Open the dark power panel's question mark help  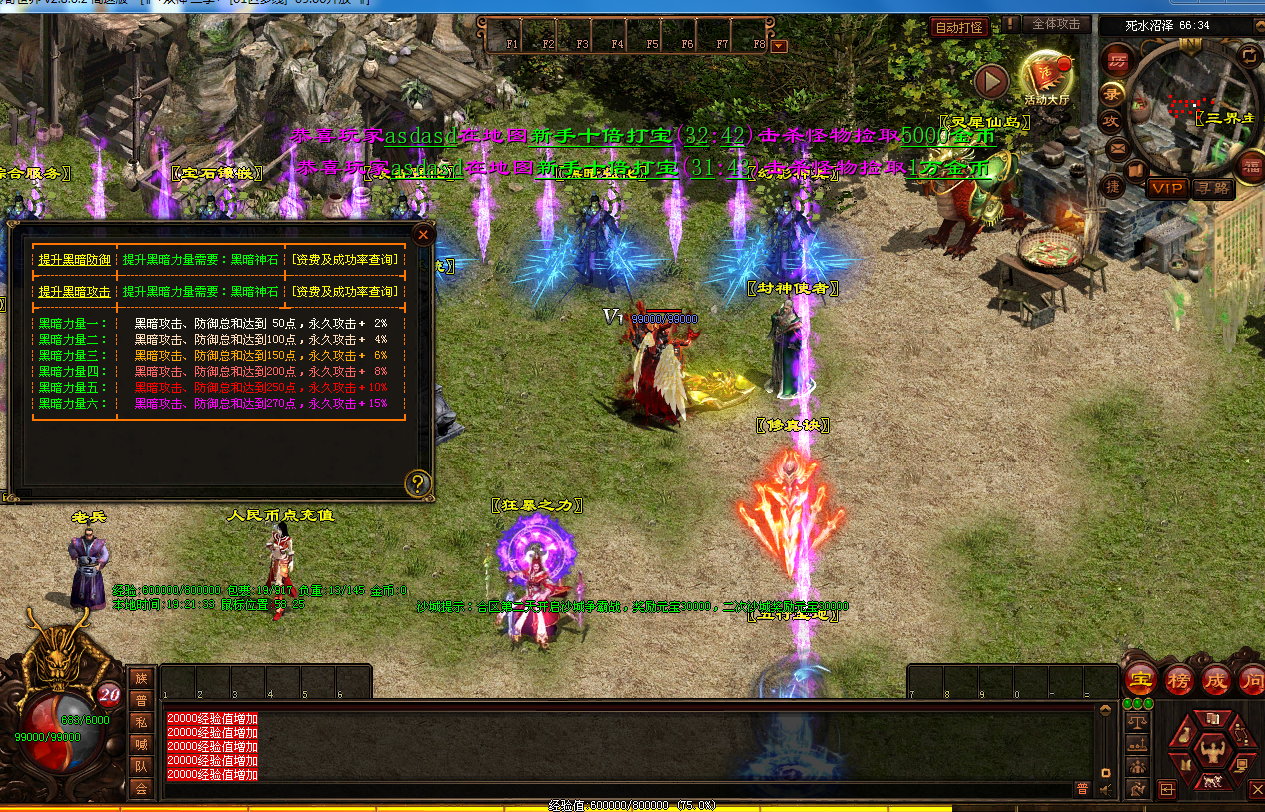418,485
